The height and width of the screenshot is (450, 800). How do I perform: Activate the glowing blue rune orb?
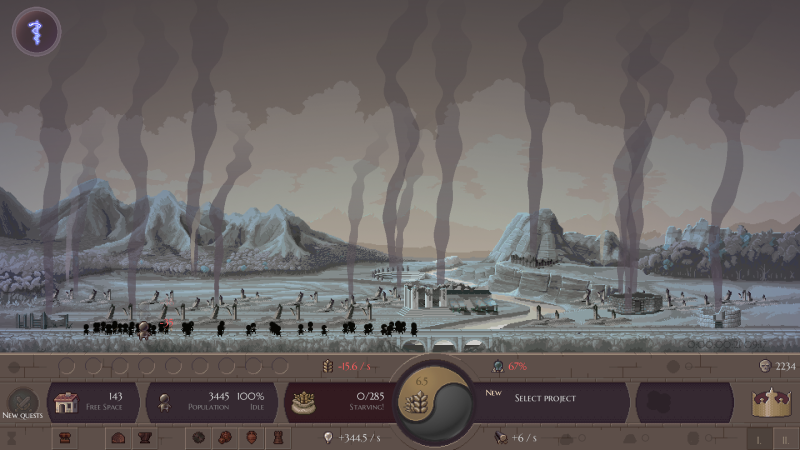pyautogui.click(x=36, y=31)
